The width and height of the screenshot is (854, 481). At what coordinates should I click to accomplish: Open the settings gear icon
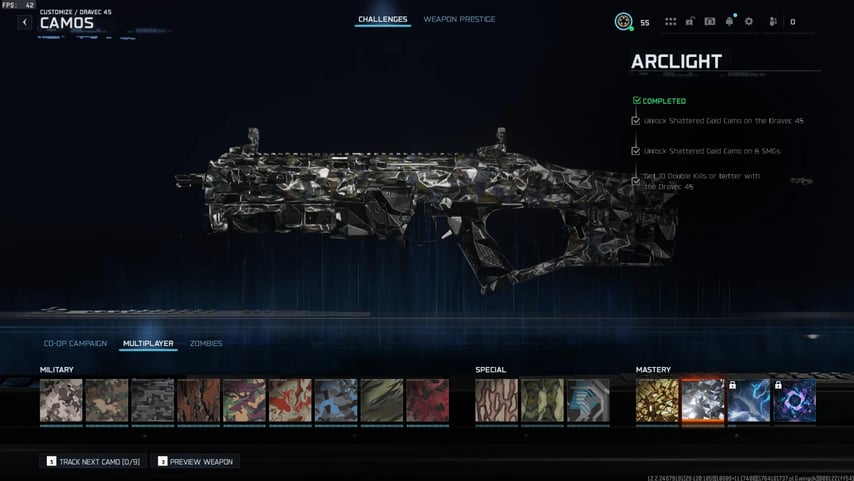coord(749,21)
